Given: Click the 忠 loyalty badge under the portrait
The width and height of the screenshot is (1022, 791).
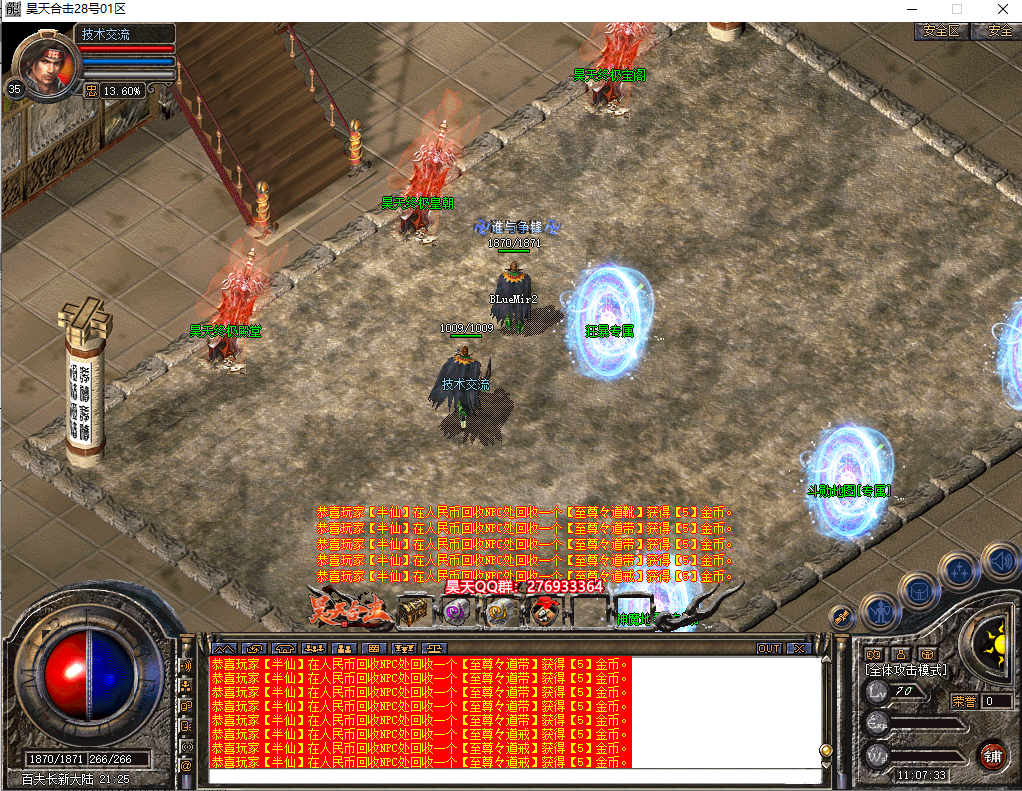Looking at the screenshot, I should pos(91,90).
